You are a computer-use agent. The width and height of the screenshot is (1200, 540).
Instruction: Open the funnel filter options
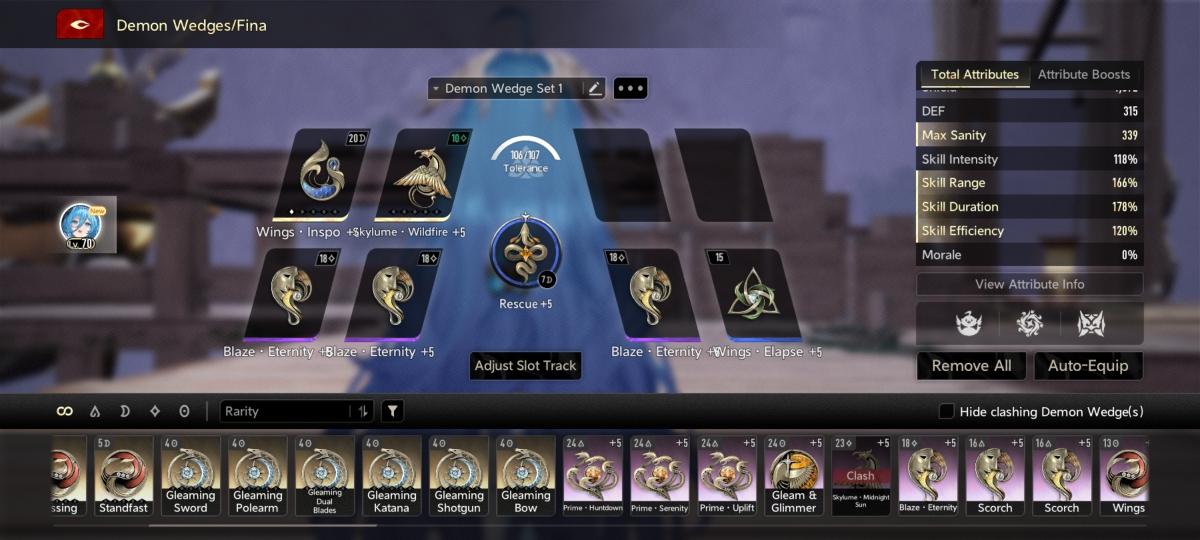click(x=393, y=411)
